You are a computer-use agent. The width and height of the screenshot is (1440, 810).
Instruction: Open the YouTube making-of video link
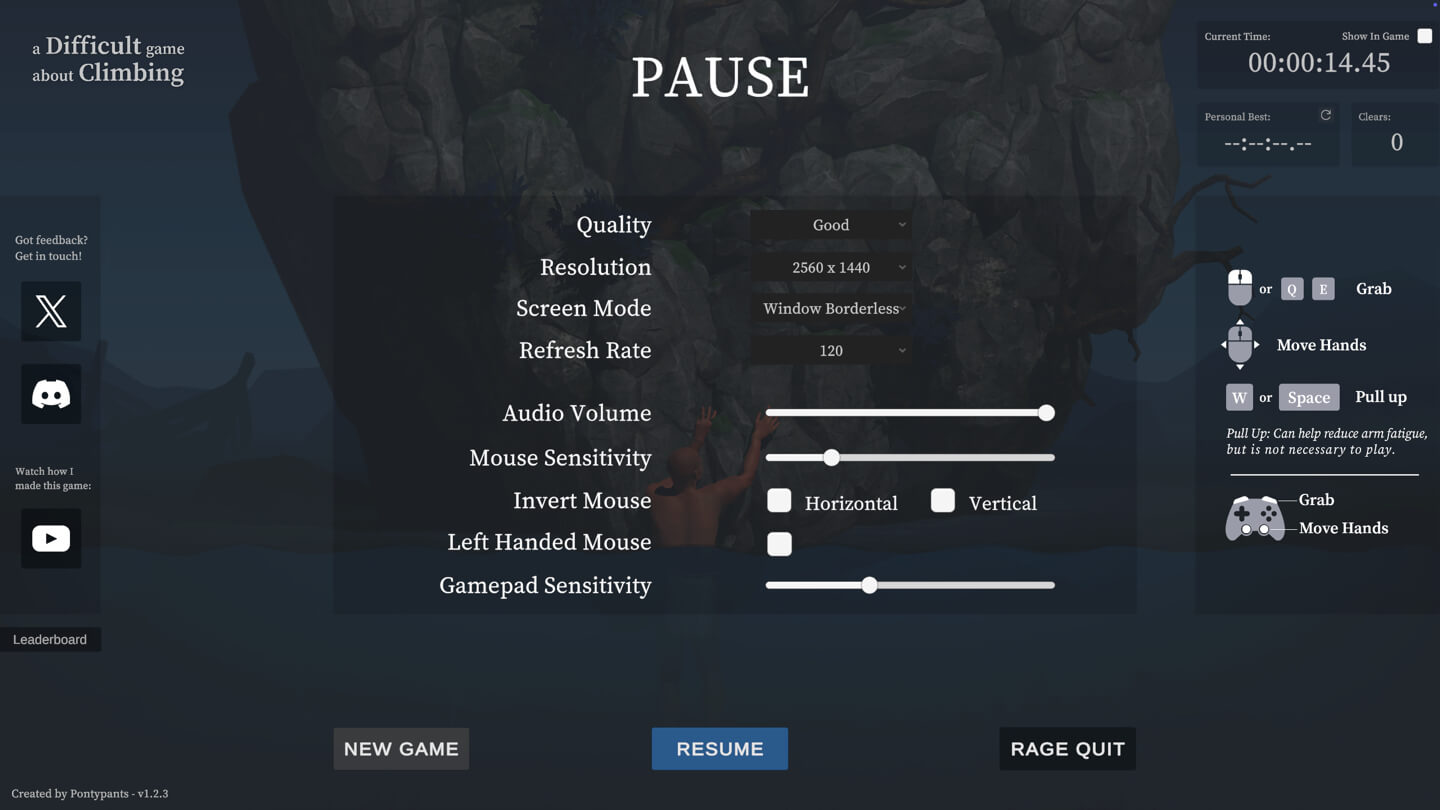(51, 538)
